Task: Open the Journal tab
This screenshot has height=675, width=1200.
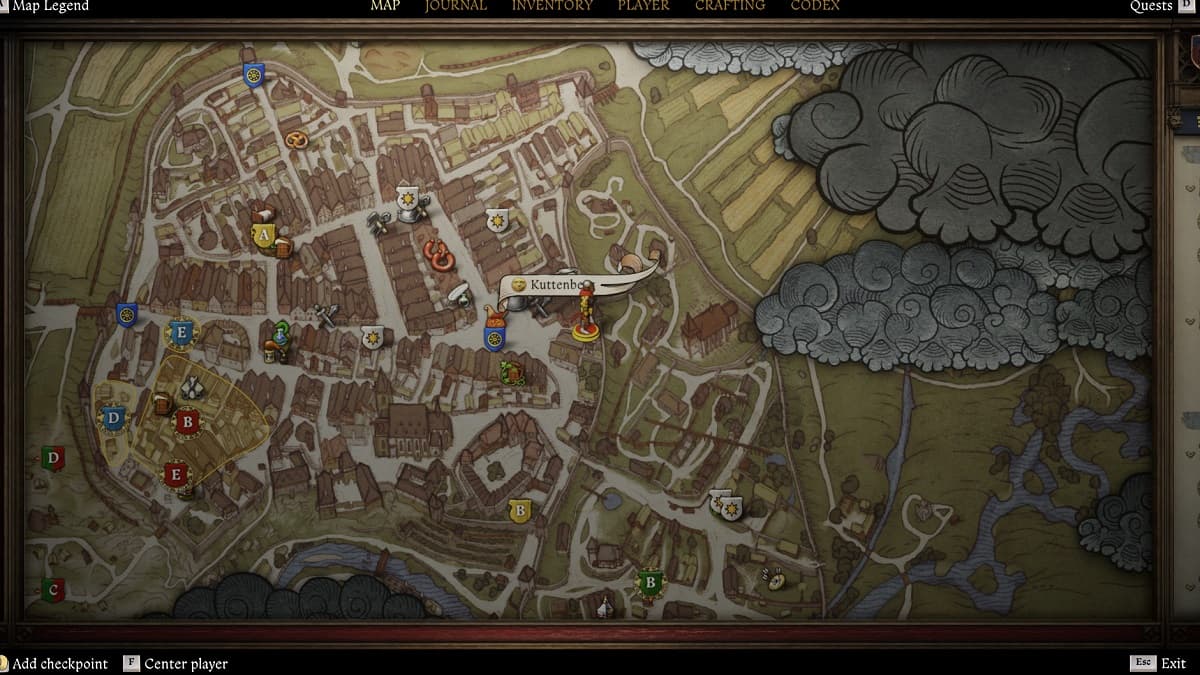Action: [x=456, y=6]
